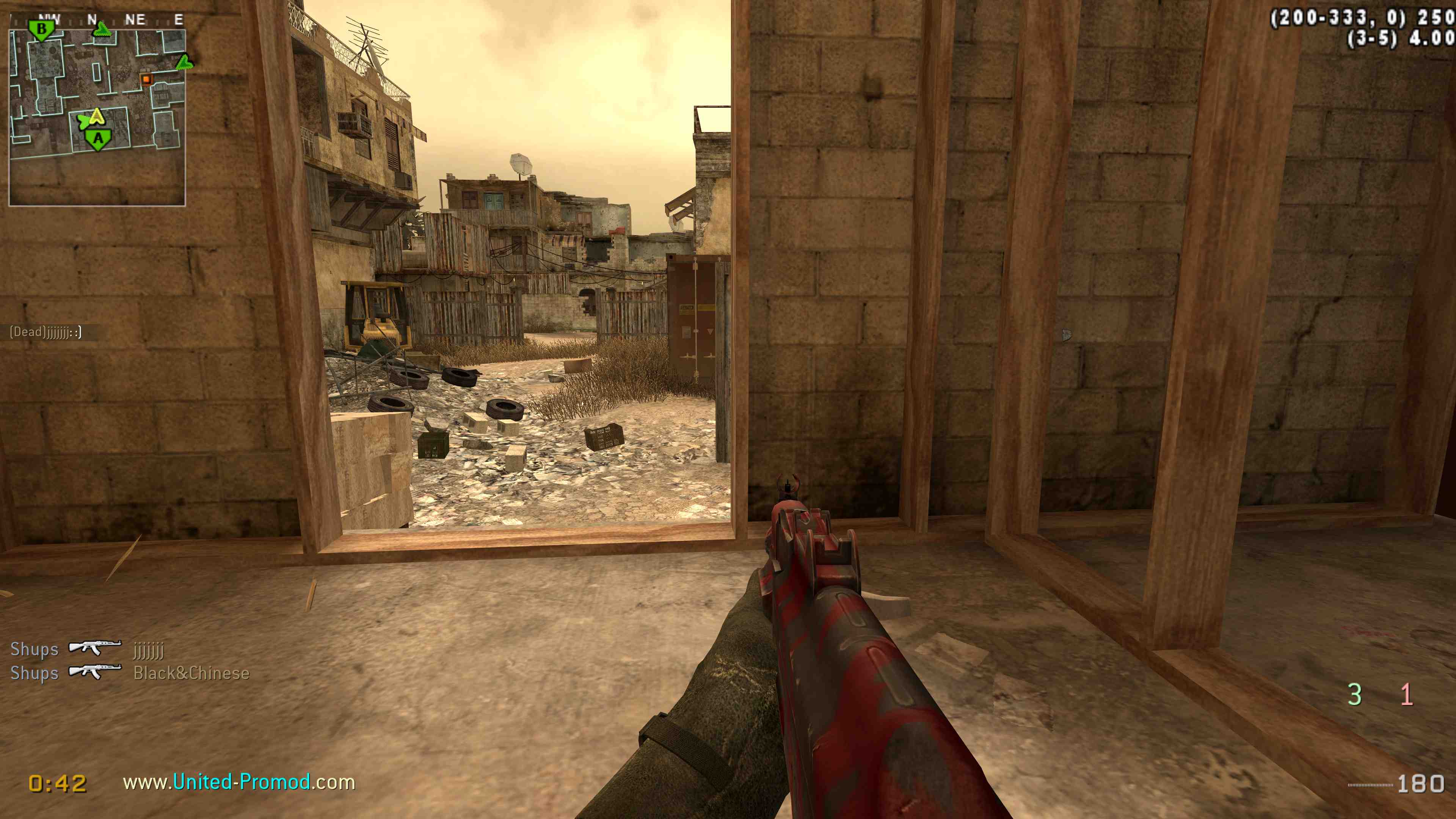The width and height of the screenshot is (1456, 819).
Task: Click the (Dead) chat message from jjjjjjj
Action: pyautogui.click(x=46, y=332)
